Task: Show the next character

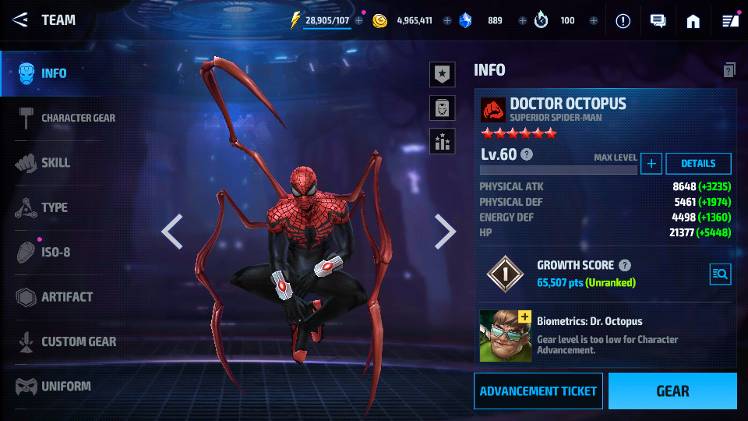Action: coord(445,231)
